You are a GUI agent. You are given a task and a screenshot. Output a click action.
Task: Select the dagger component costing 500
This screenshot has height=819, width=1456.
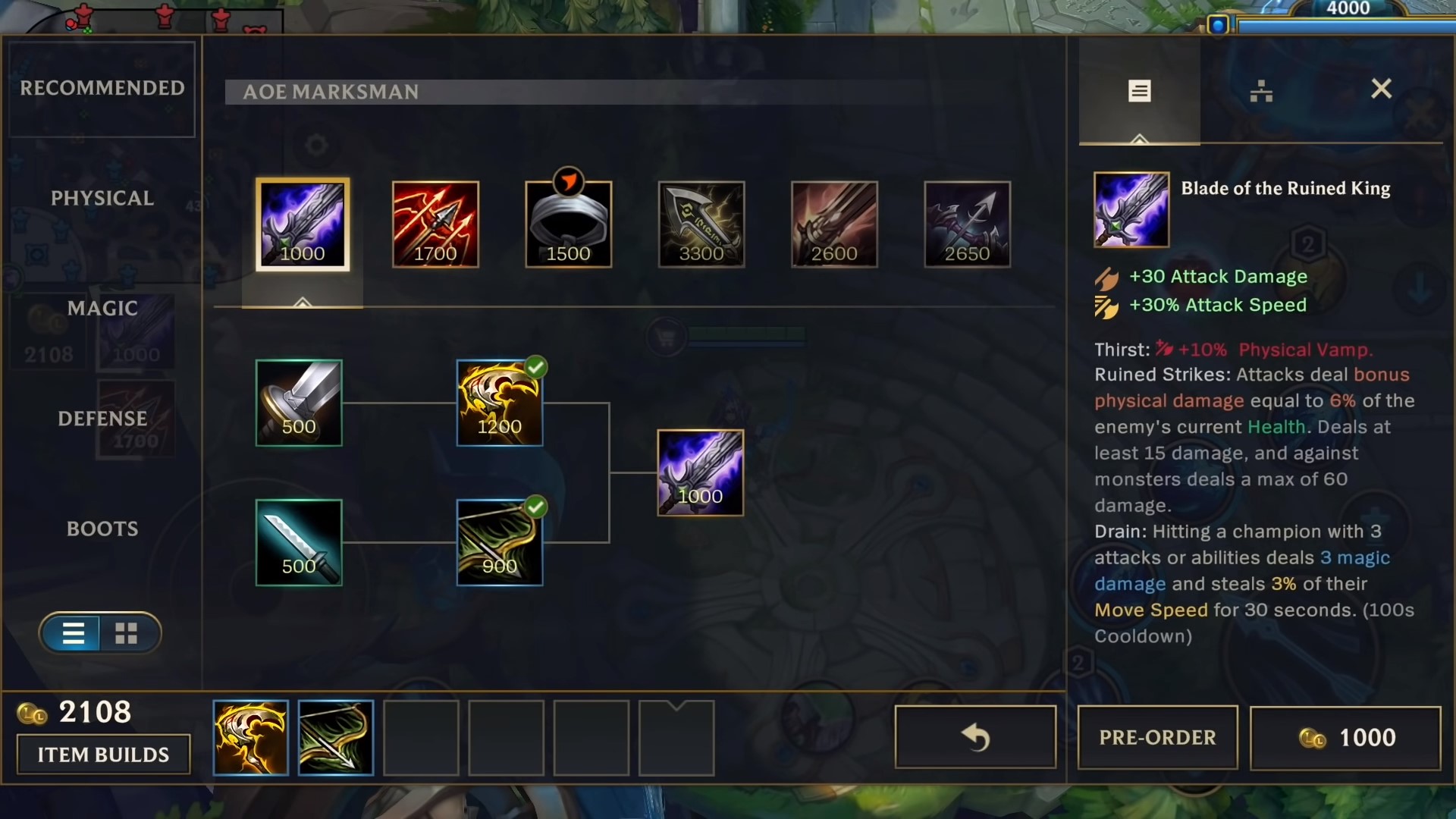tap(299, 542)
